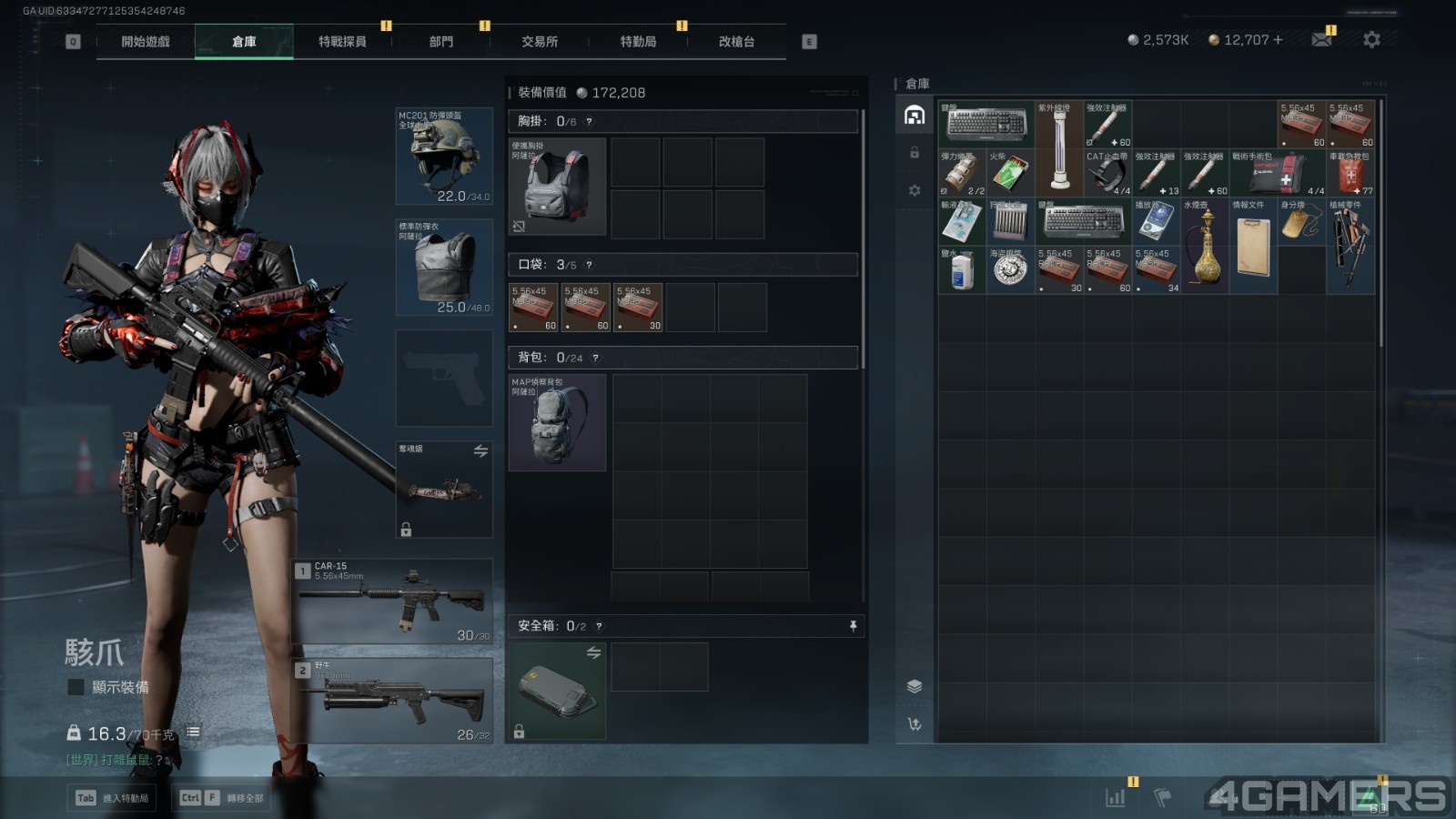Switch to the 開始遊戲 tab

146,42
